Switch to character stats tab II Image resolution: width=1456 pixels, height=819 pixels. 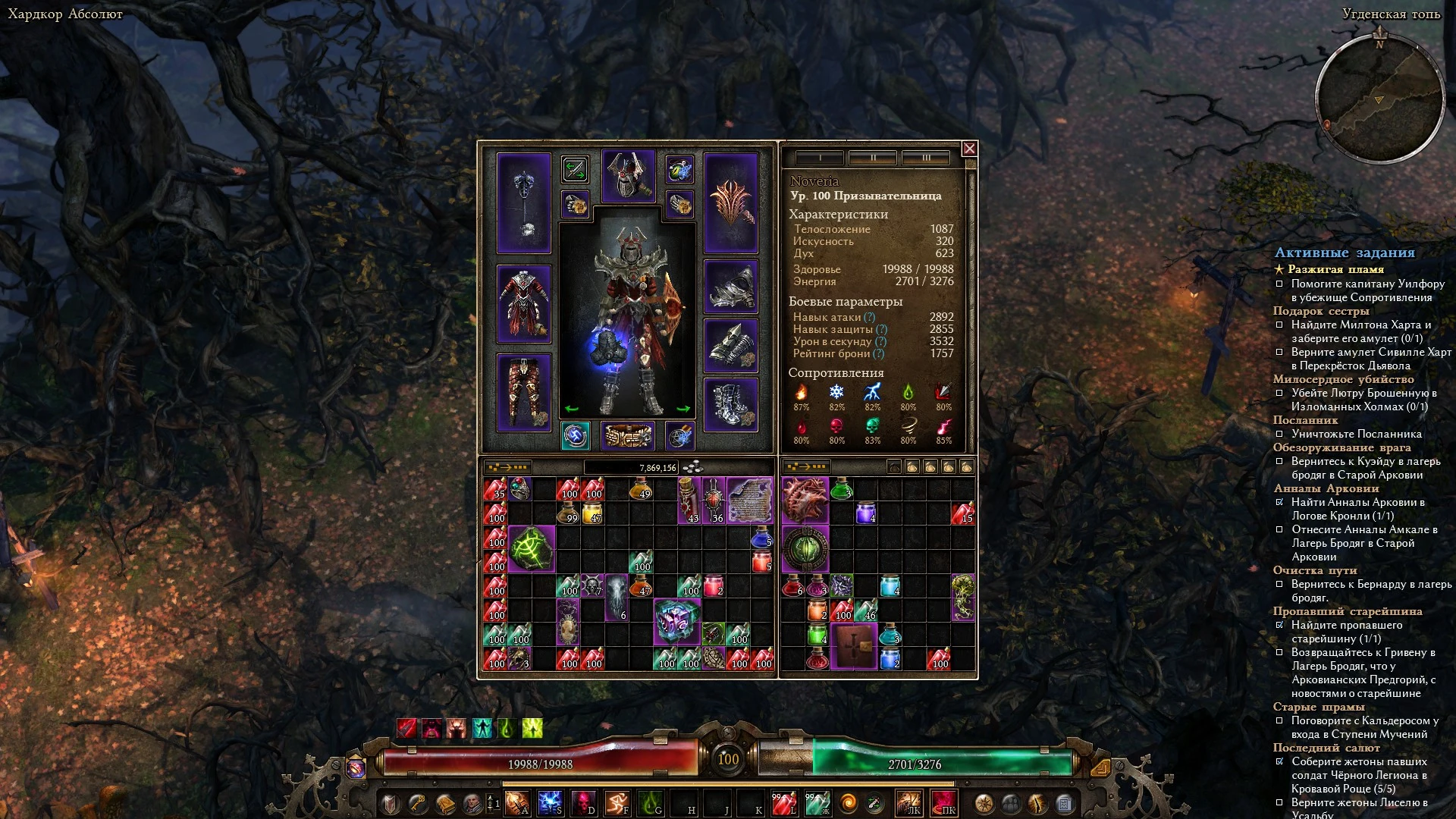coord(874,158)
